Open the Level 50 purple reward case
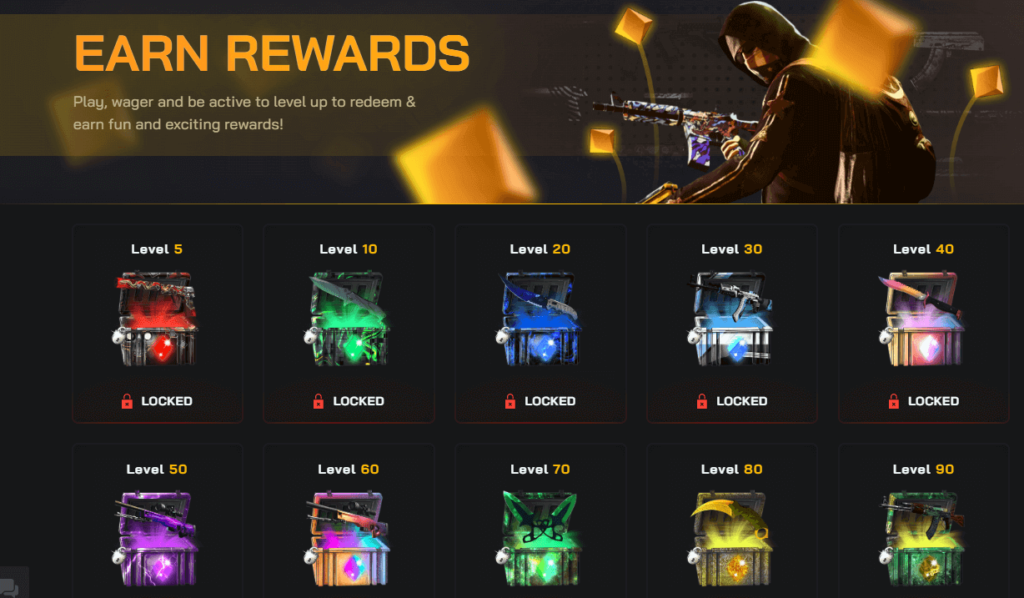Viewport: 1024px width, 598px height. tap(157, 540)
